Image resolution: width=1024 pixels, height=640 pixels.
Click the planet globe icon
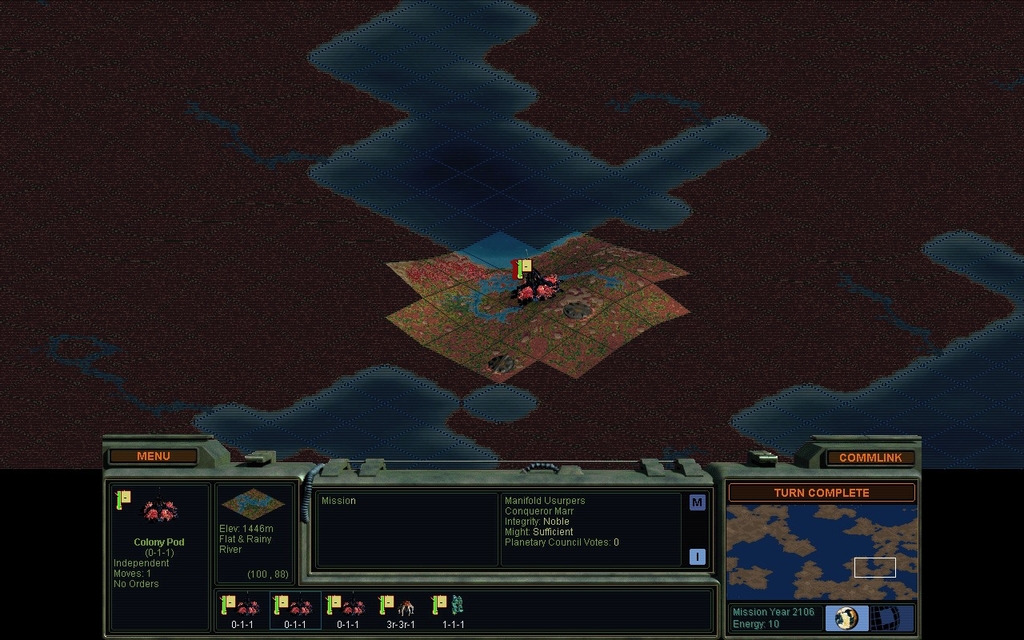pos(847,618)
